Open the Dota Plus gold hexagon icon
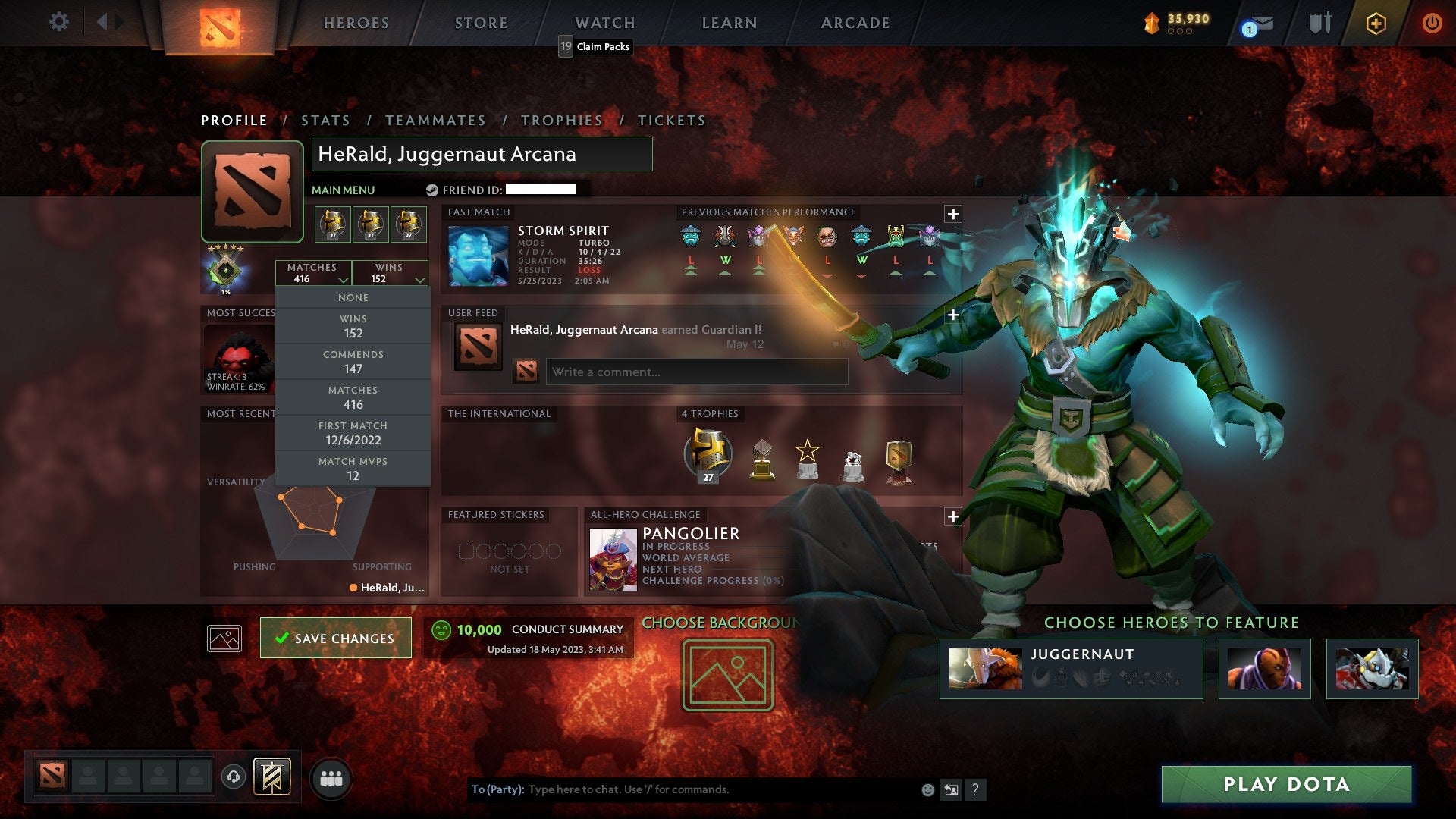The height and width of the screenshot is (819, 1456). tap(1376, 23)
